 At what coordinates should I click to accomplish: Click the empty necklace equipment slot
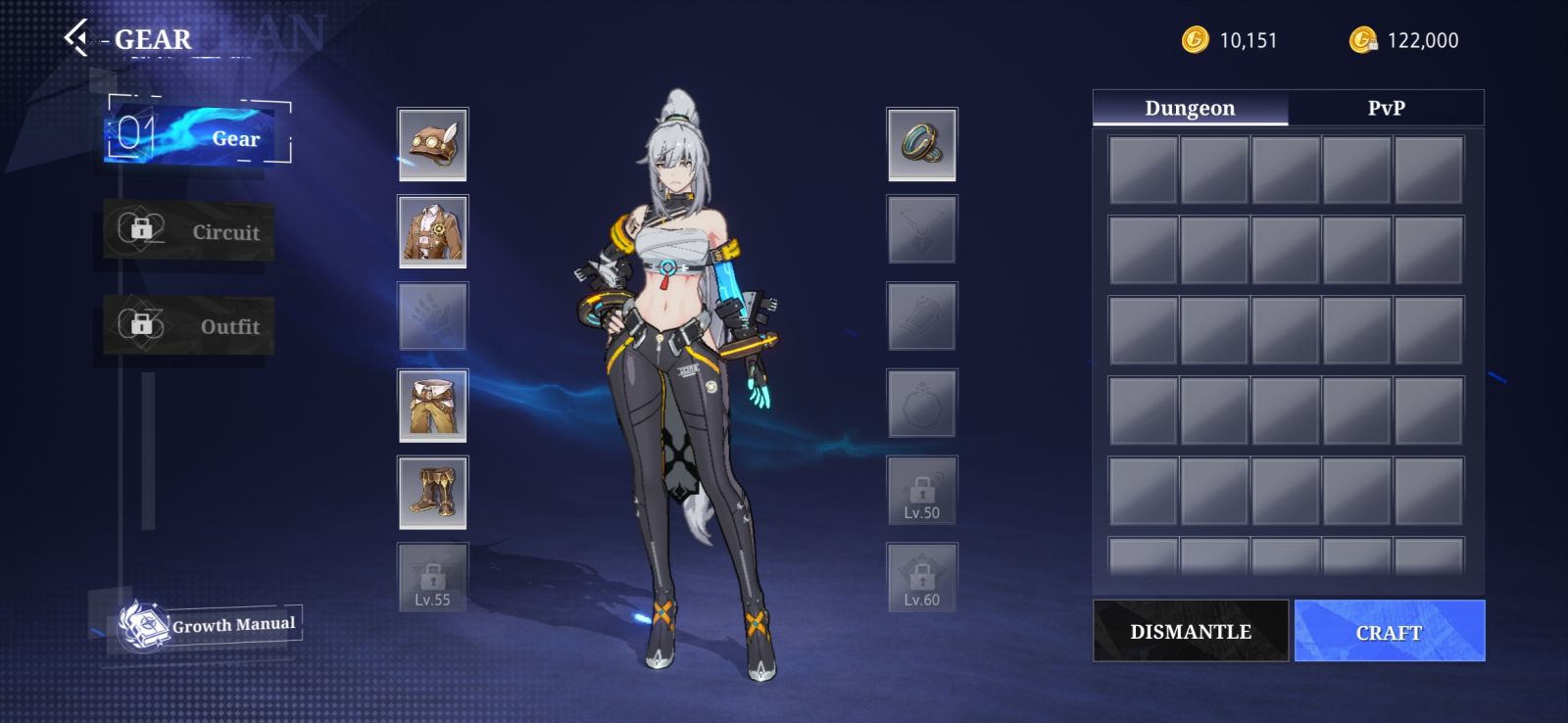click(921, 229)
